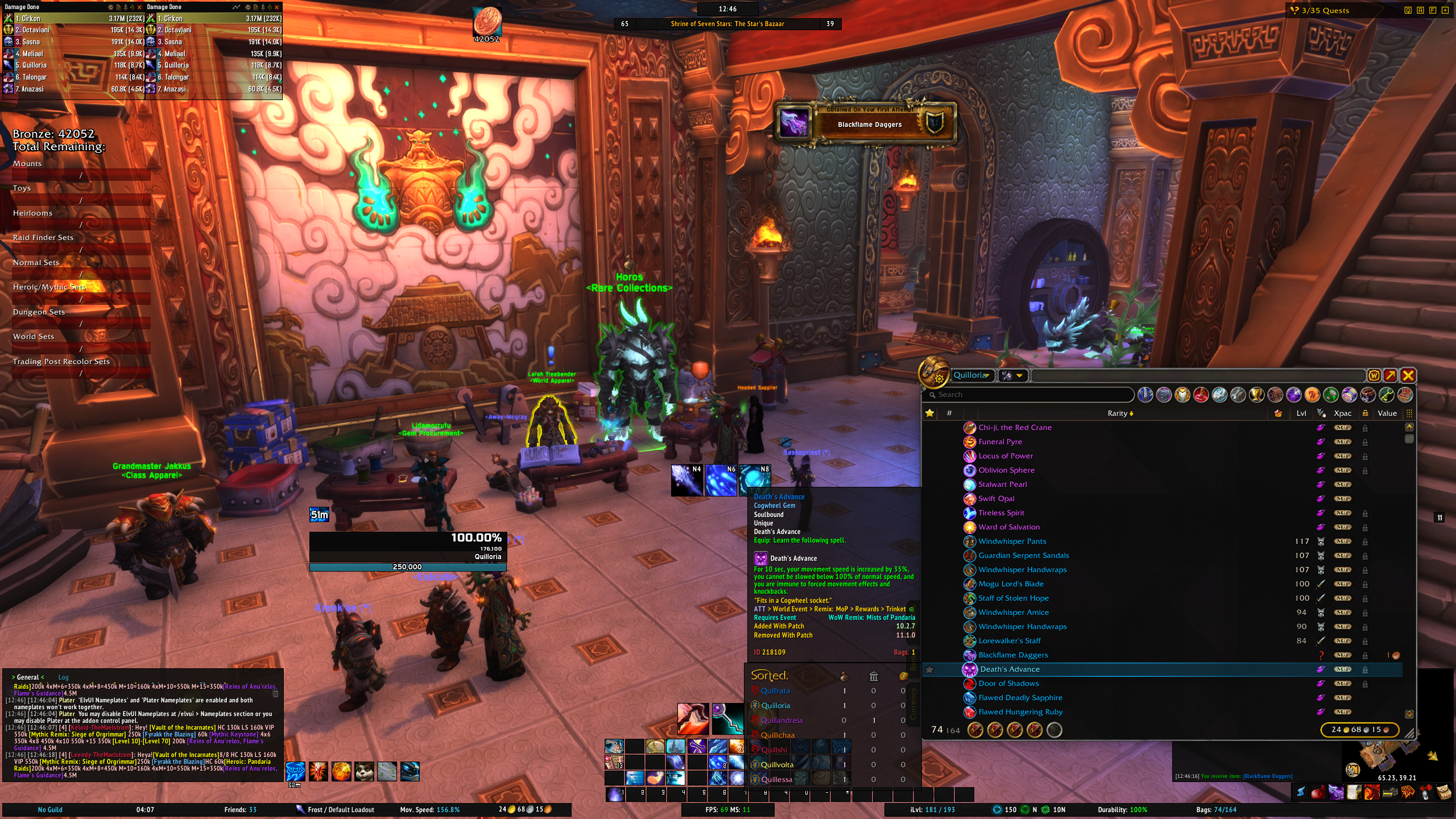
Task: Click the red W button on bag header
Action: 1374,375
